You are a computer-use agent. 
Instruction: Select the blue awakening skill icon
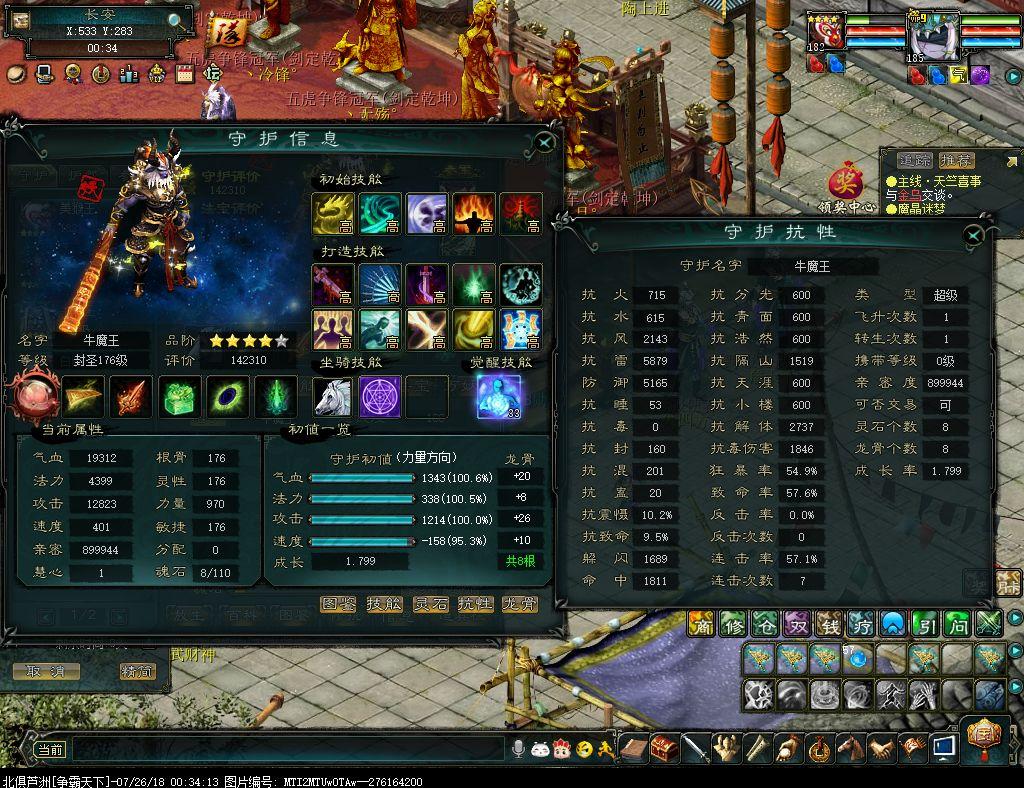499,397
